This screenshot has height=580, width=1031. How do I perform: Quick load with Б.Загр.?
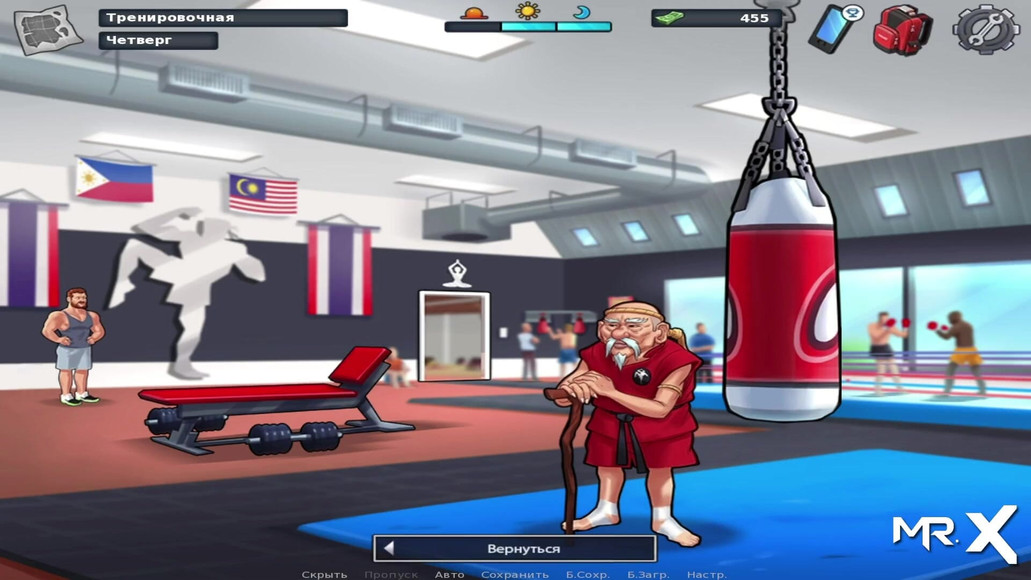tap(648, 574)
